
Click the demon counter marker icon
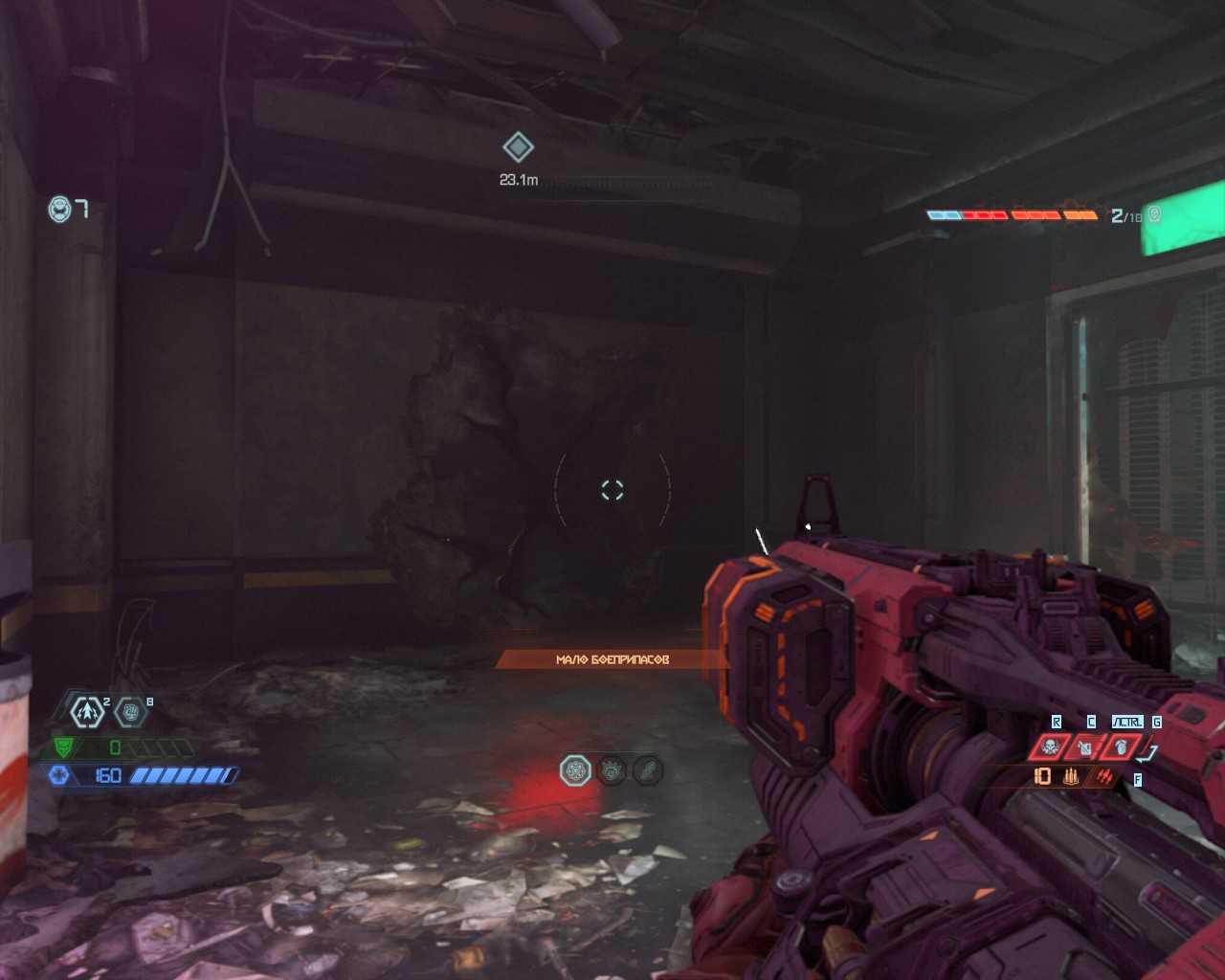pyautogui.click(x=1154, y=214)
